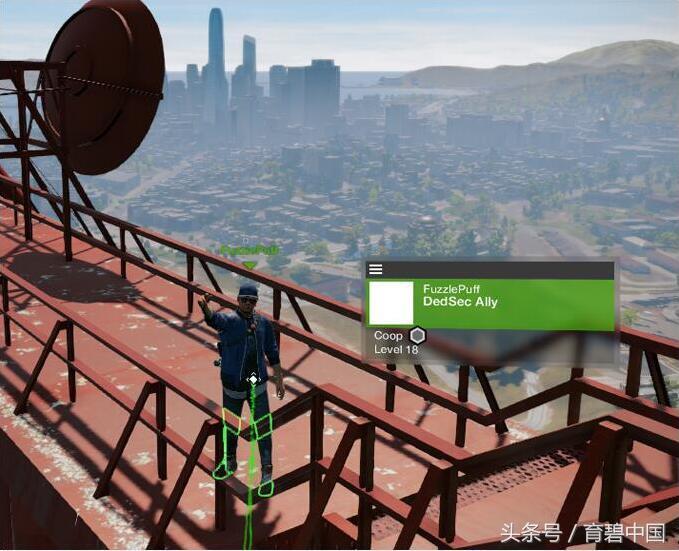Click FuzzlePuff's white profile picture square

pyautogui.click(x=391, y=303)
